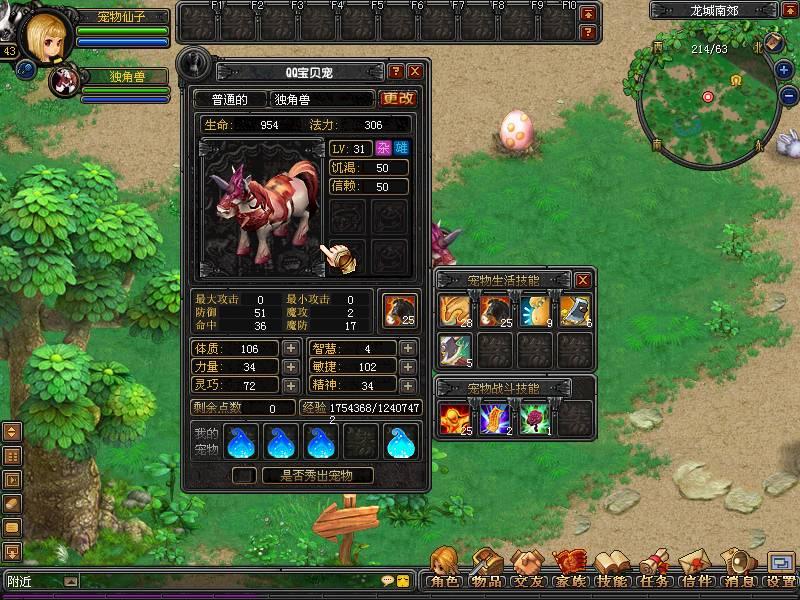Close the QQ宝贝宠 pet window
Viewport: 800px width, 600px height.
tap(415, 72)
